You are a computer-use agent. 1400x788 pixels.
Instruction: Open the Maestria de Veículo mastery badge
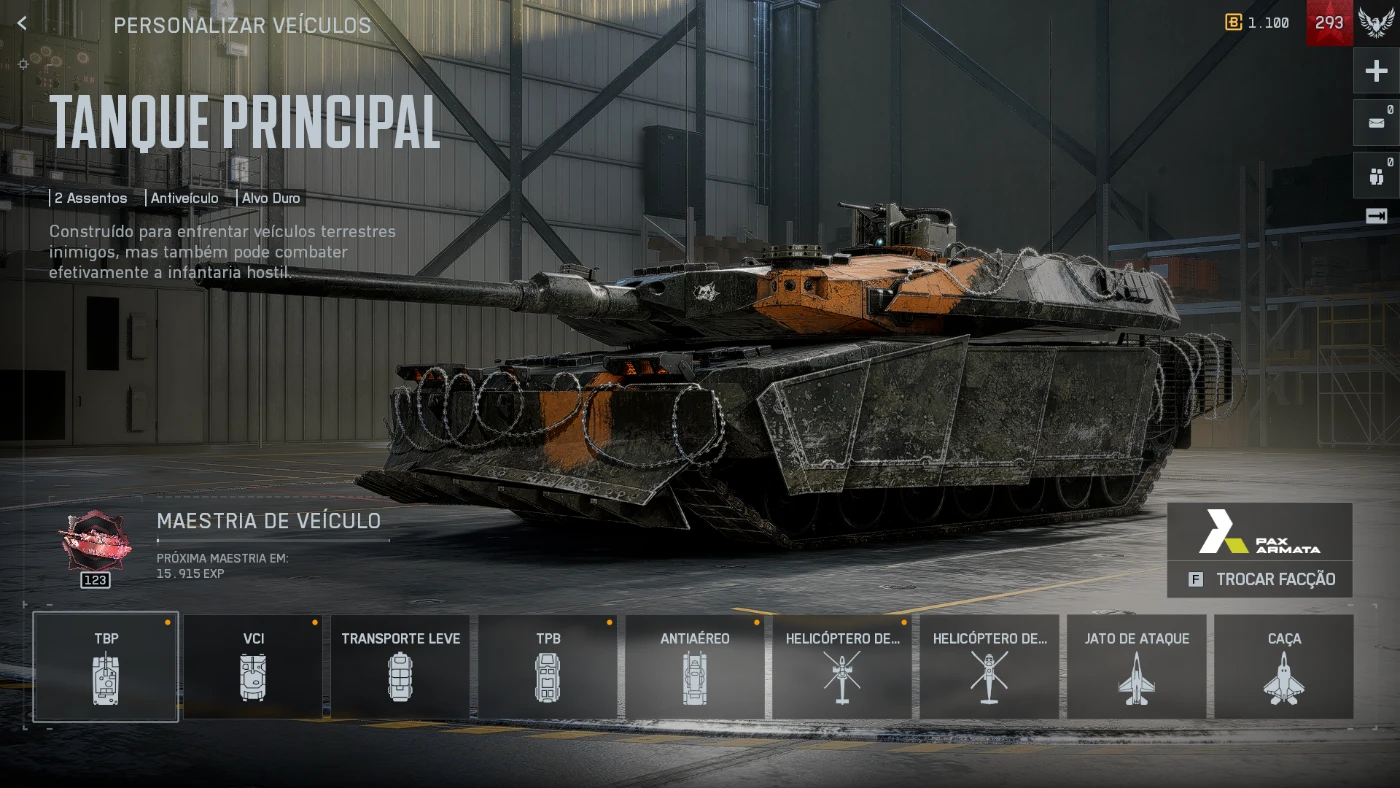click(x=96, y=543)
